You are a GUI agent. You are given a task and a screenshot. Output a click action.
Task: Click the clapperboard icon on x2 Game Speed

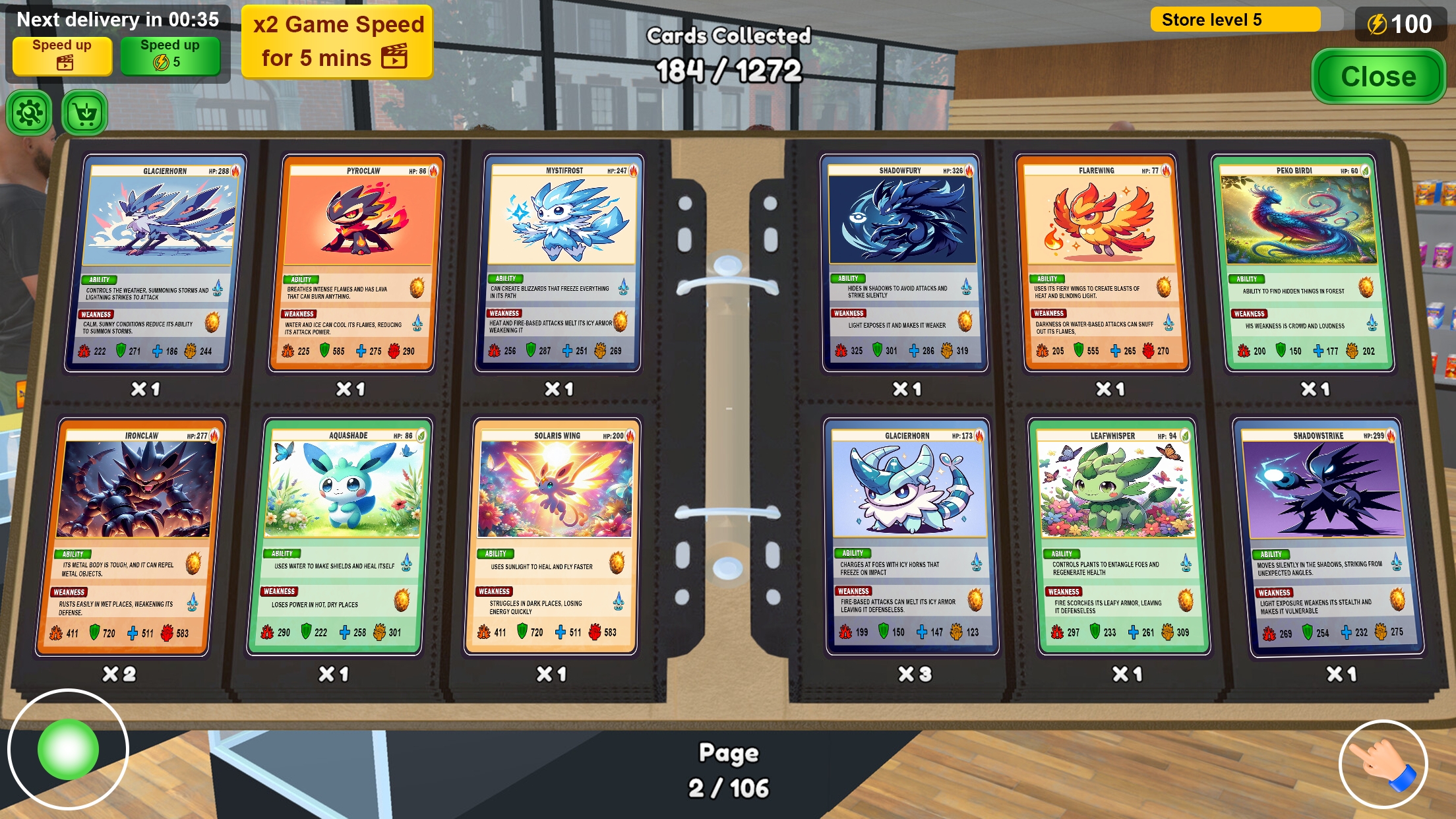click(394, 57)
